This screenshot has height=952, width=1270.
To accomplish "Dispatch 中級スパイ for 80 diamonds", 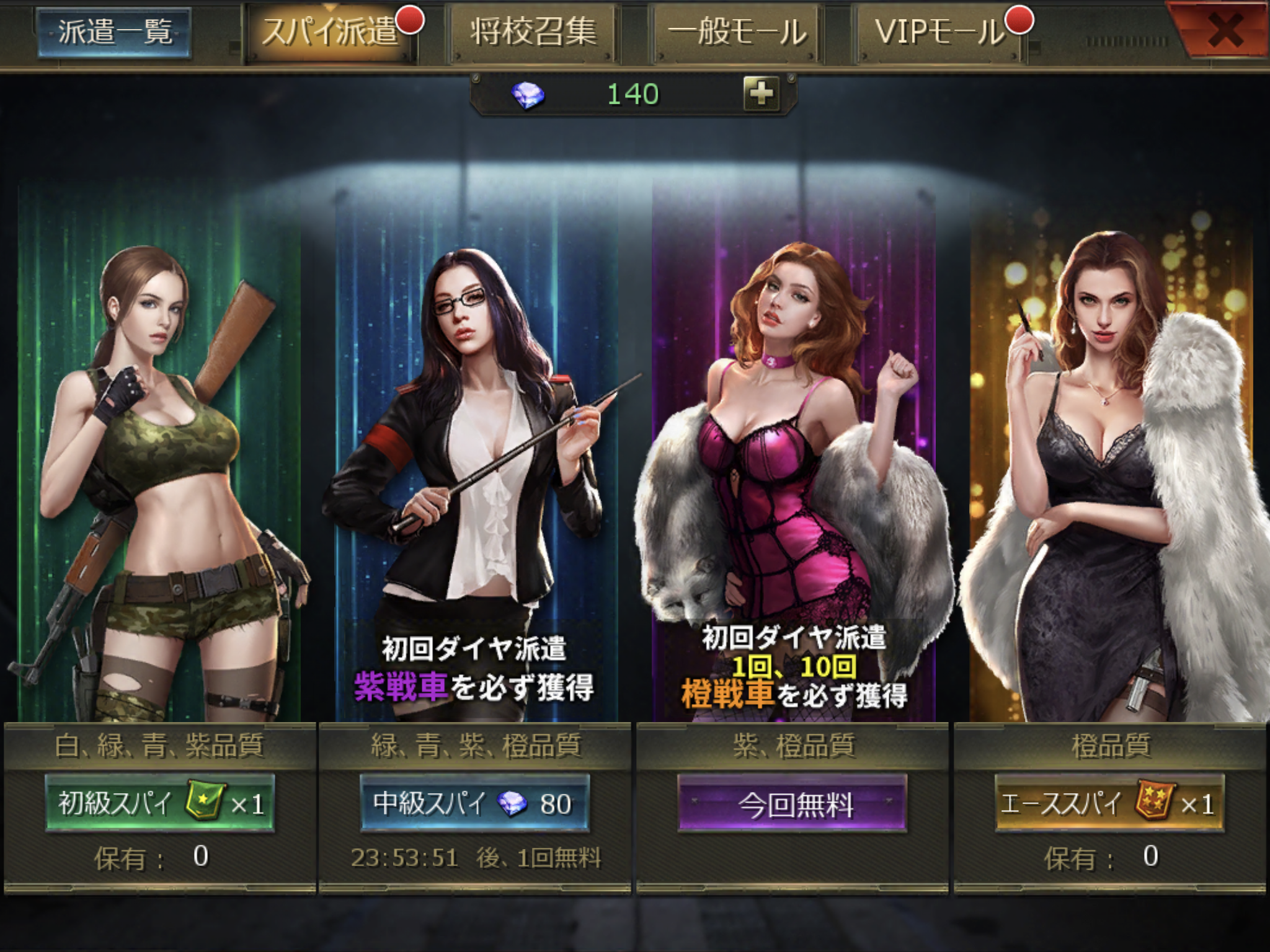I will 474,803.
